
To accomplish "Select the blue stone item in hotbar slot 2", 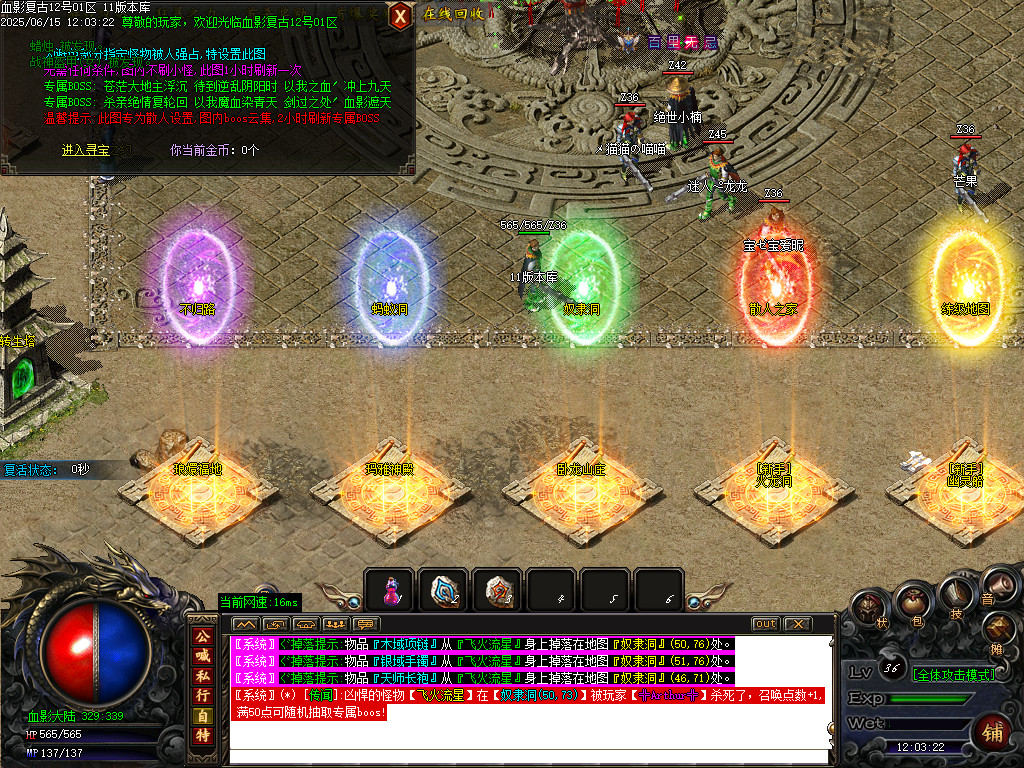I will point(443,591).
